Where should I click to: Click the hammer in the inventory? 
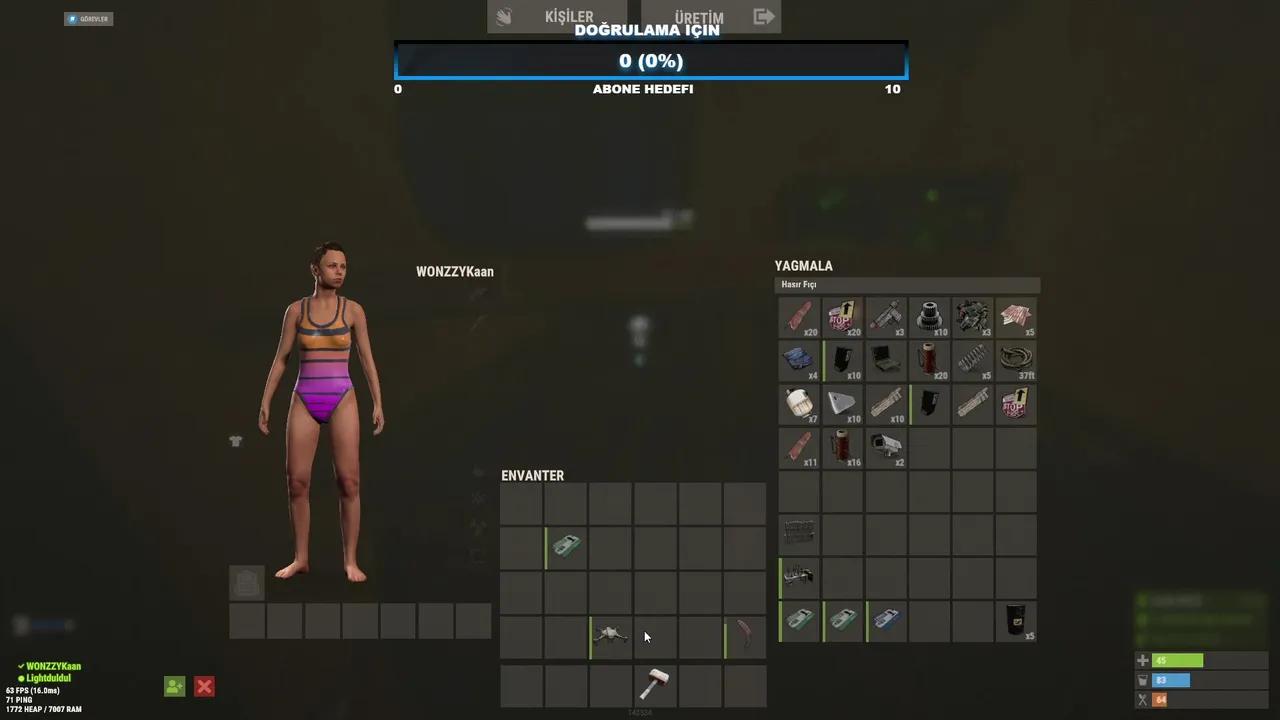[x=656, y=686]
